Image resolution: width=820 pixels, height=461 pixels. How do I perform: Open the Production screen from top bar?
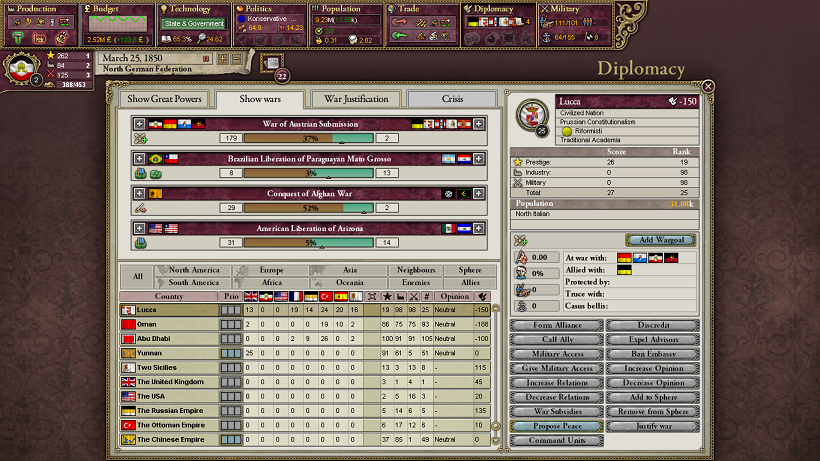coord(38,9)
